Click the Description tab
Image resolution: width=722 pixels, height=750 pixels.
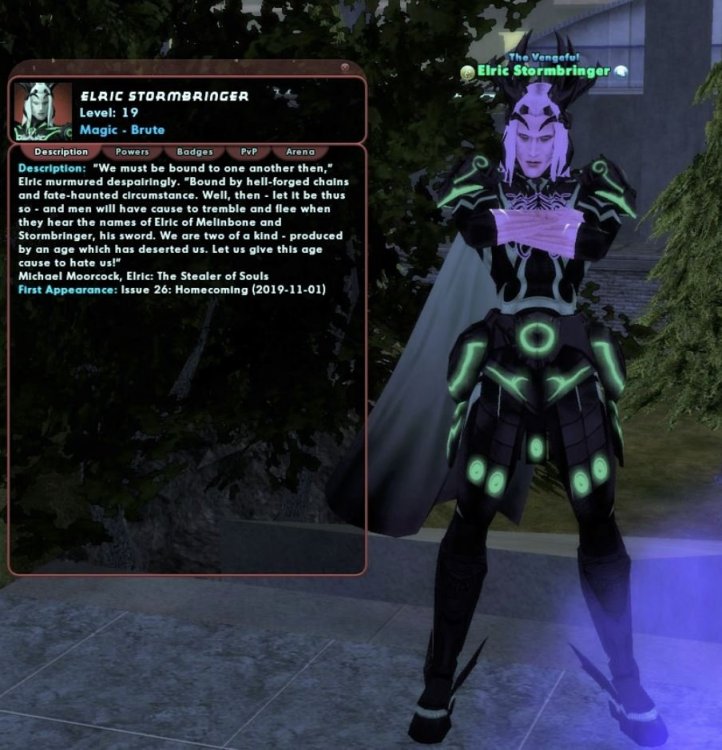(x=61, y=152)
